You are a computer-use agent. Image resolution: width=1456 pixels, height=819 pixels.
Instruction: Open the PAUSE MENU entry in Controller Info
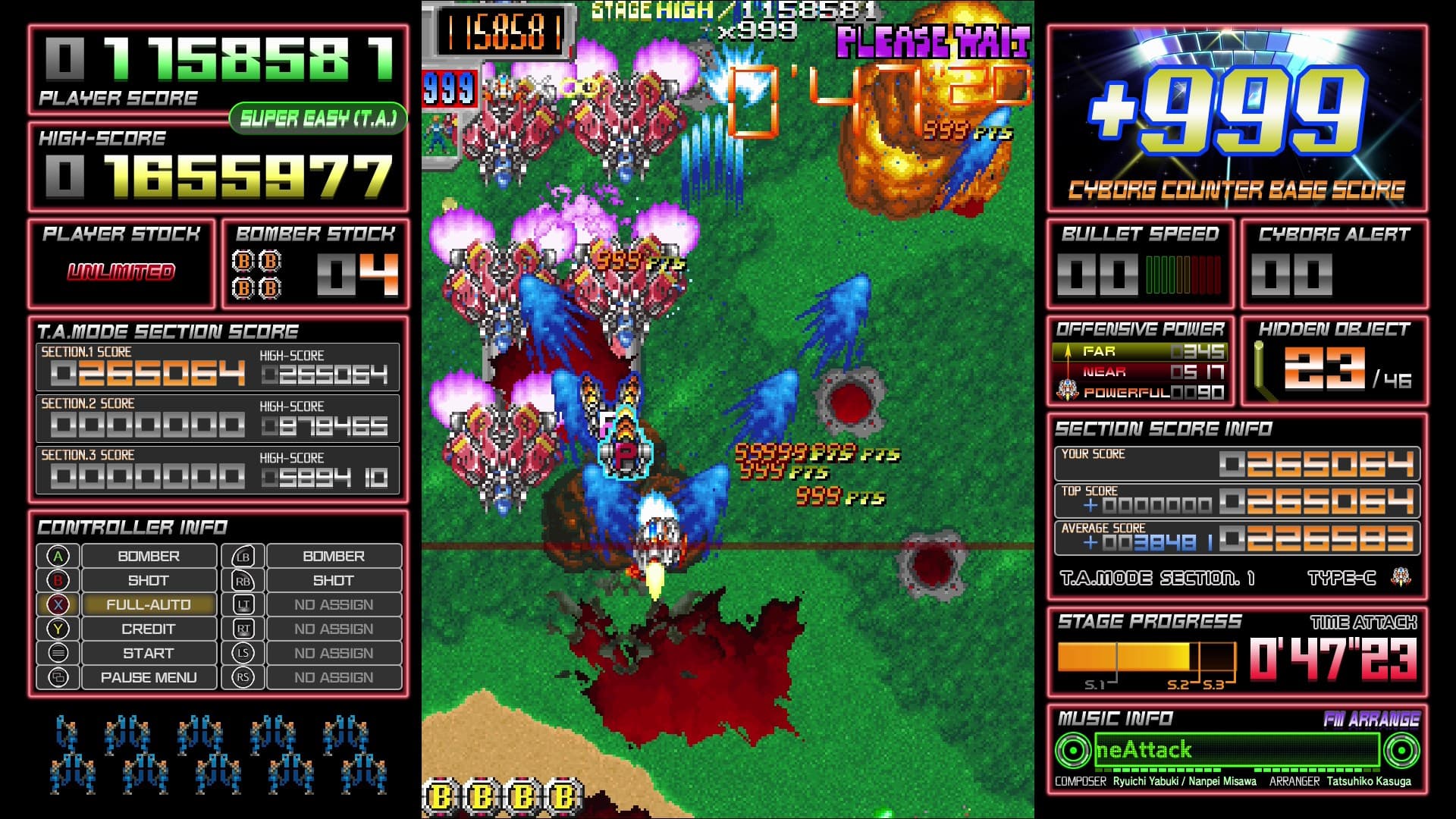click(x=149, y=676)
